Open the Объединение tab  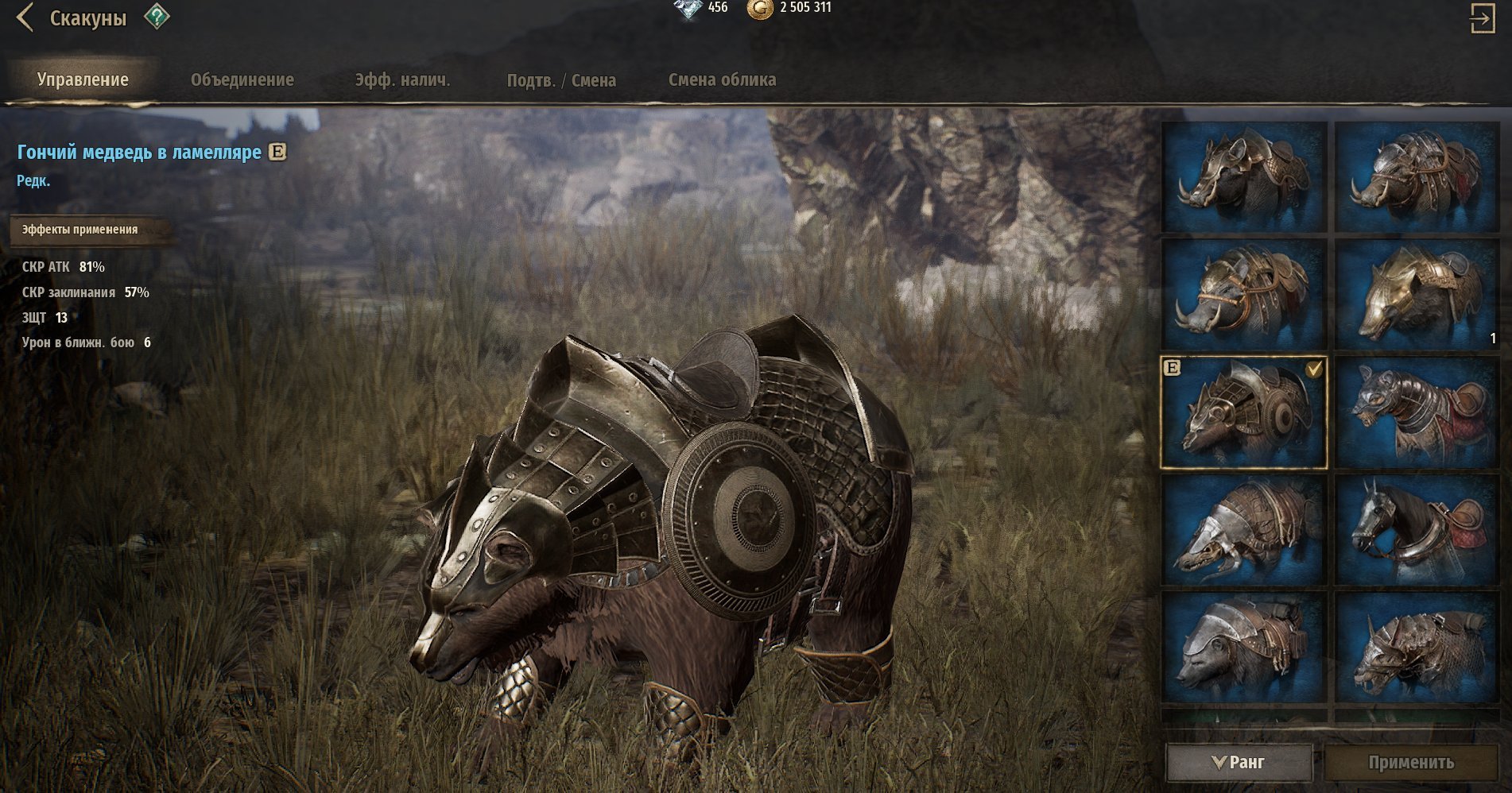pyautogui.click(x=242, y=79)
